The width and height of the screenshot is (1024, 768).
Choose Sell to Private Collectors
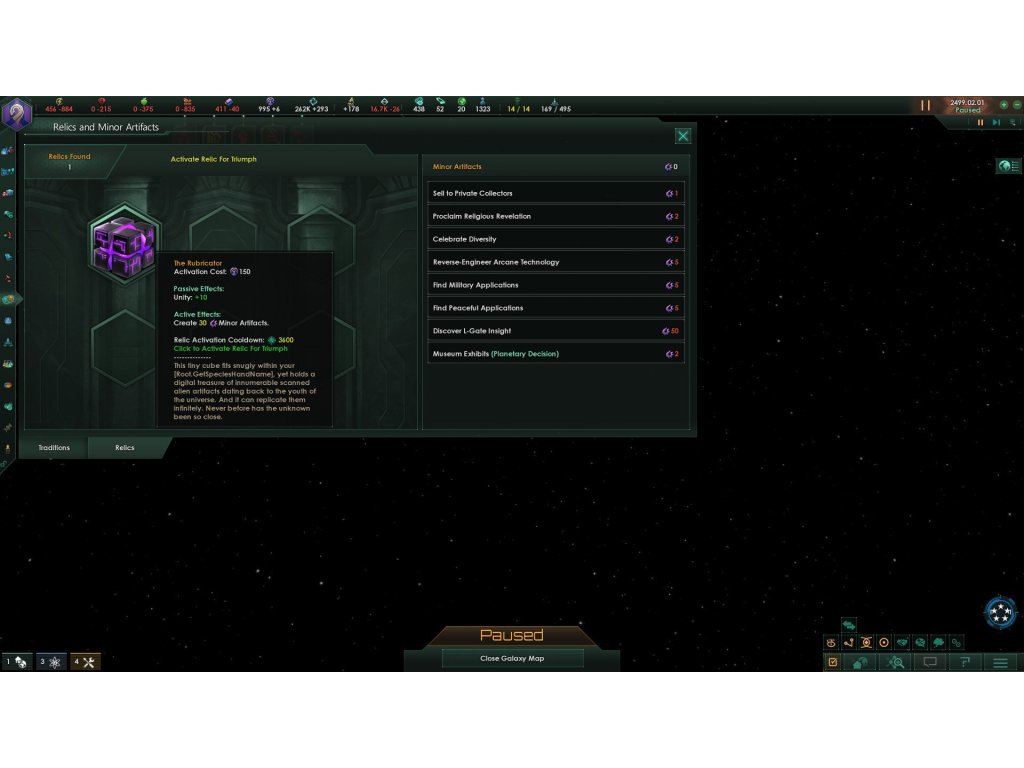coord(556,193)
